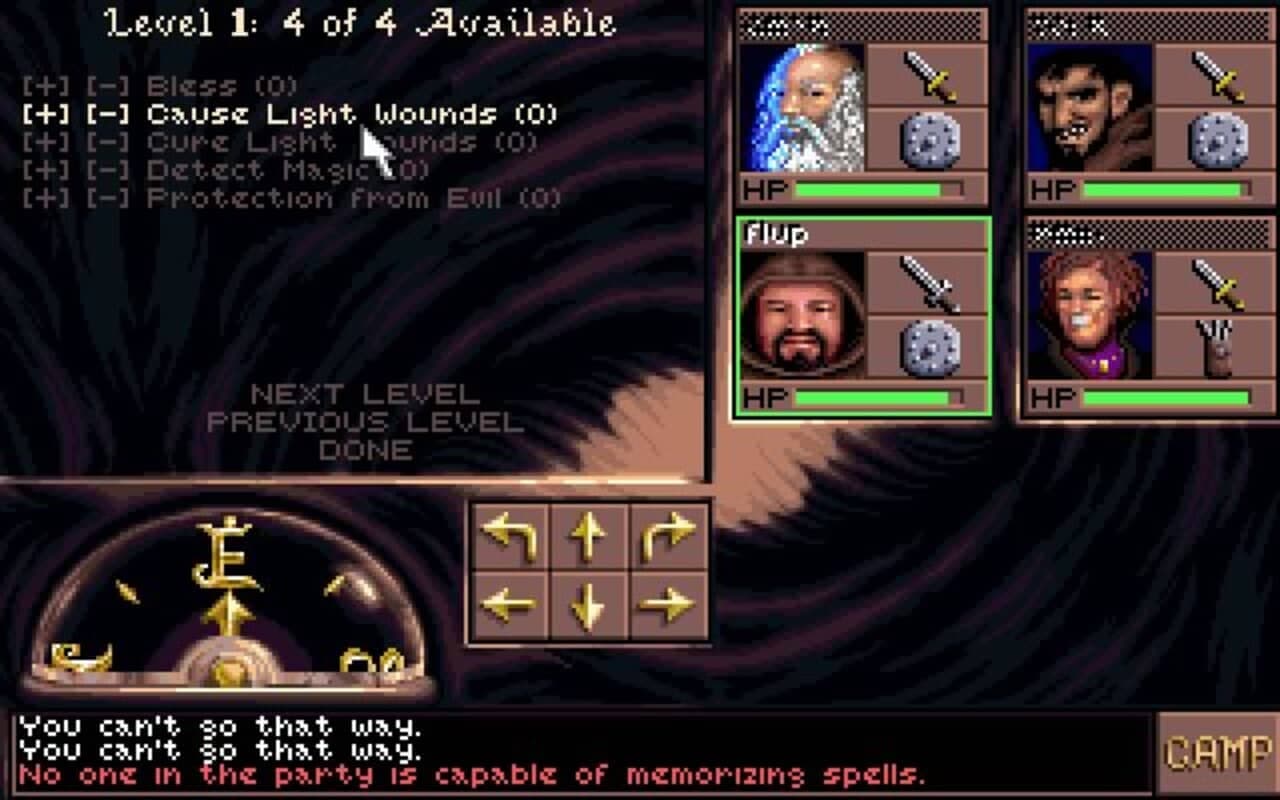This screenshot has height=800, width=1280.
Task: Select the bottom-right character's held item icon
Action: (1216, 348)
